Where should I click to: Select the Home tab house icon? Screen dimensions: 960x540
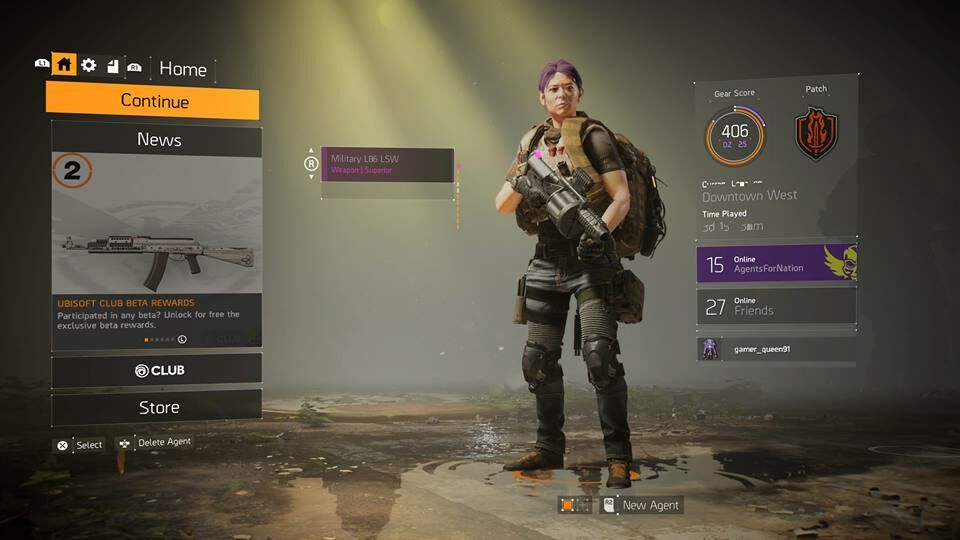64,65
